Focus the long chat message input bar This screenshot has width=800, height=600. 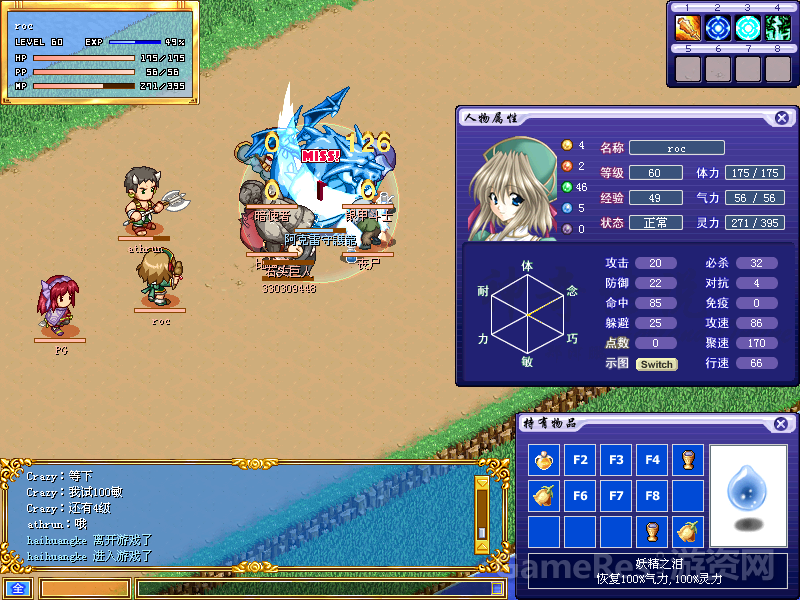322,589
